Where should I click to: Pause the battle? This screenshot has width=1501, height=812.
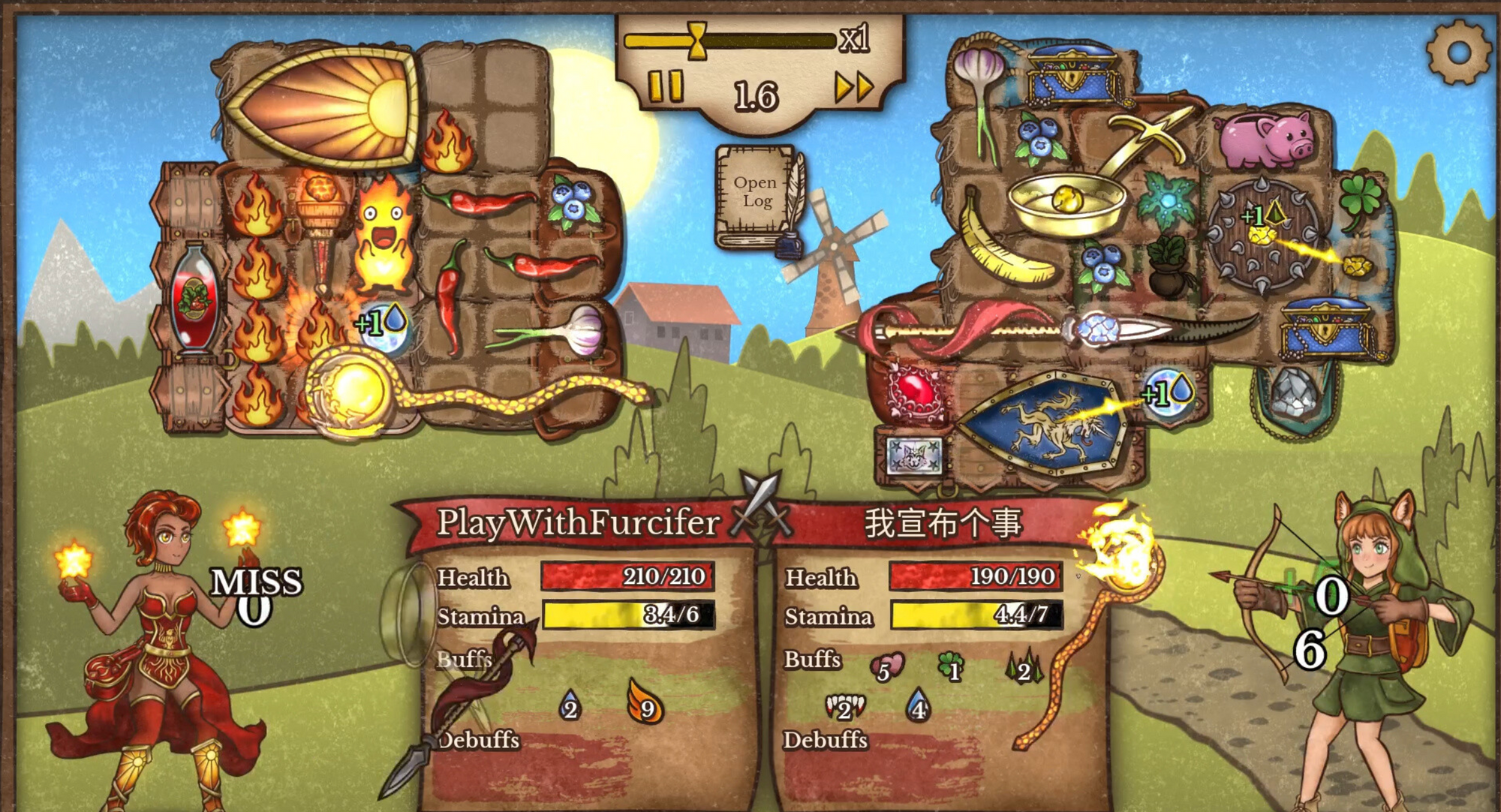(x=665, y=86)
